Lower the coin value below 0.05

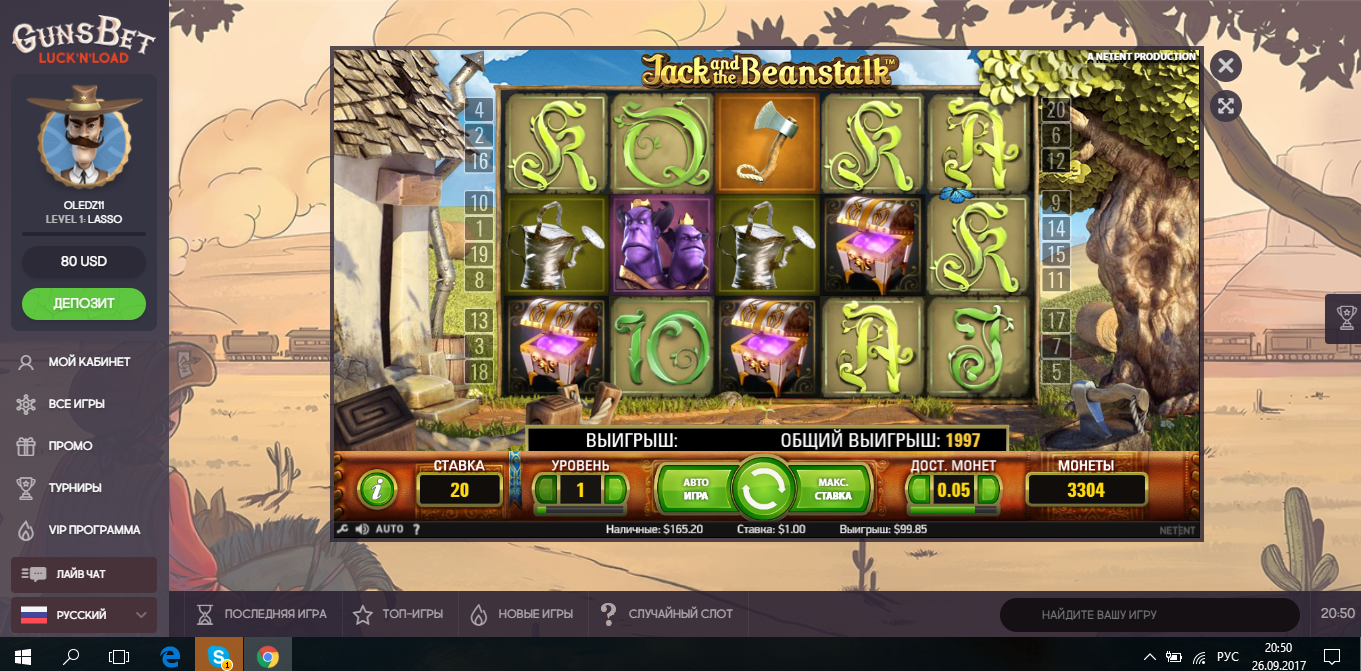point(918,489)
